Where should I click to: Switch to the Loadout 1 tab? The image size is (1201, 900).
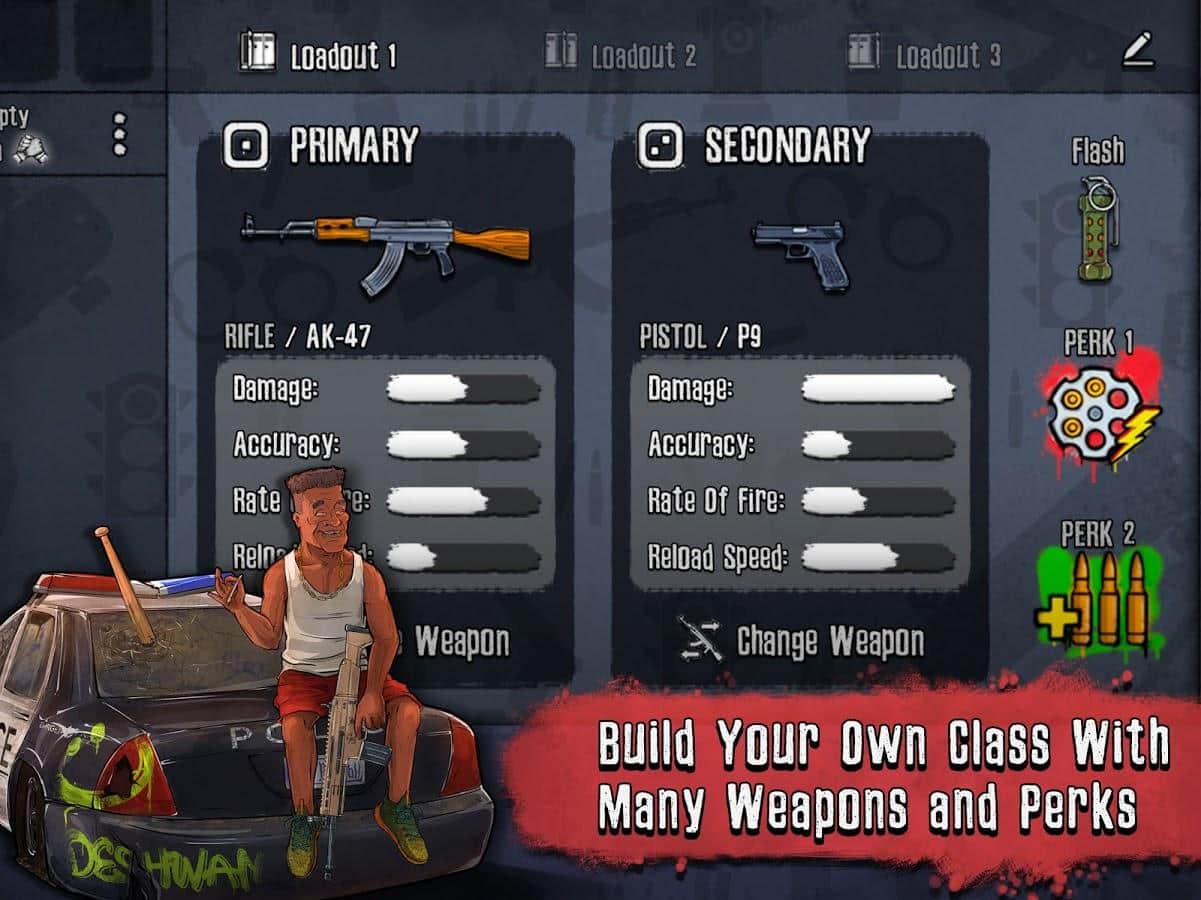tap(318, 54)
